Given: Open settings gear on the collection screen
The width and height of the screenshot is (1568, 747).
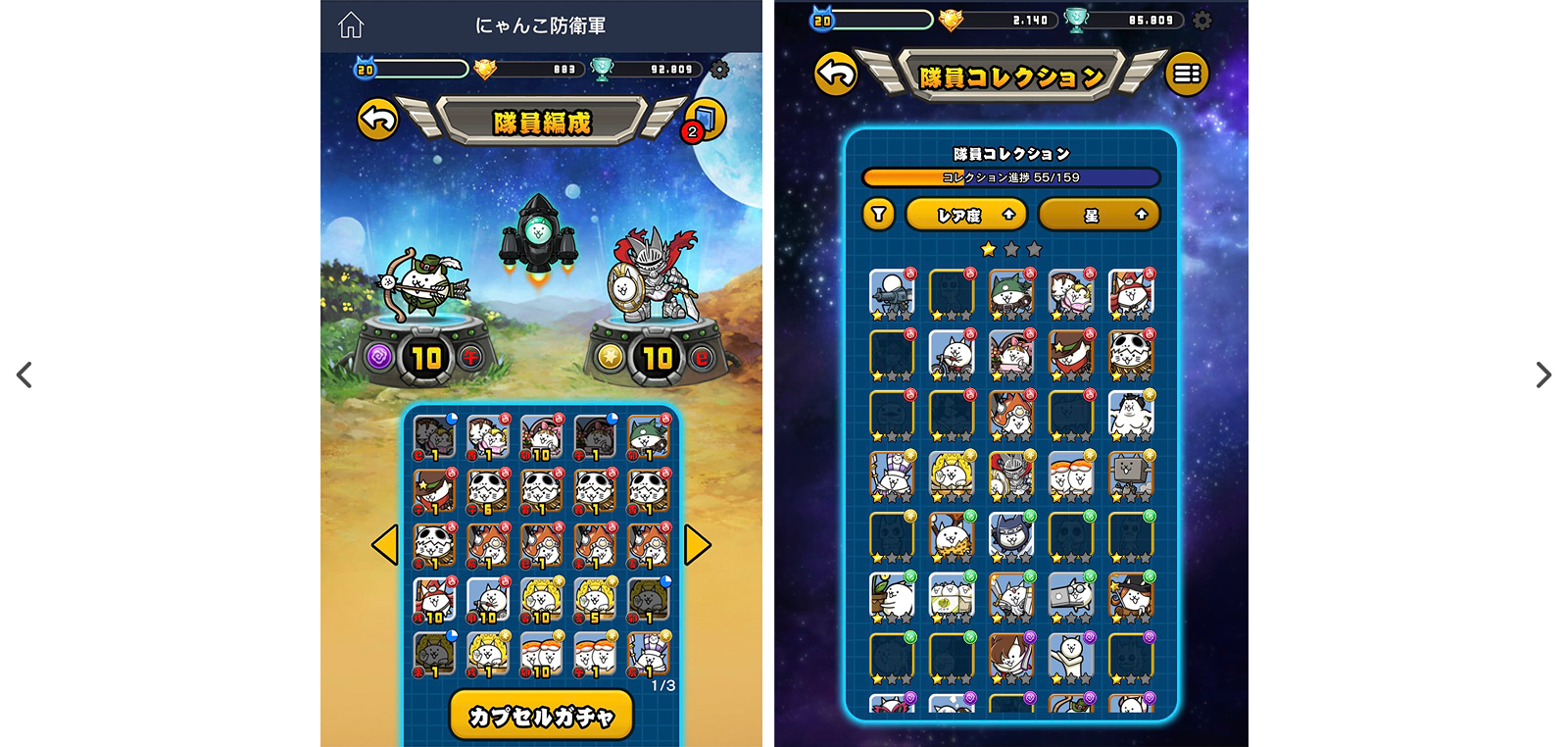Looking at the screenshot, I should (1202, 20).
